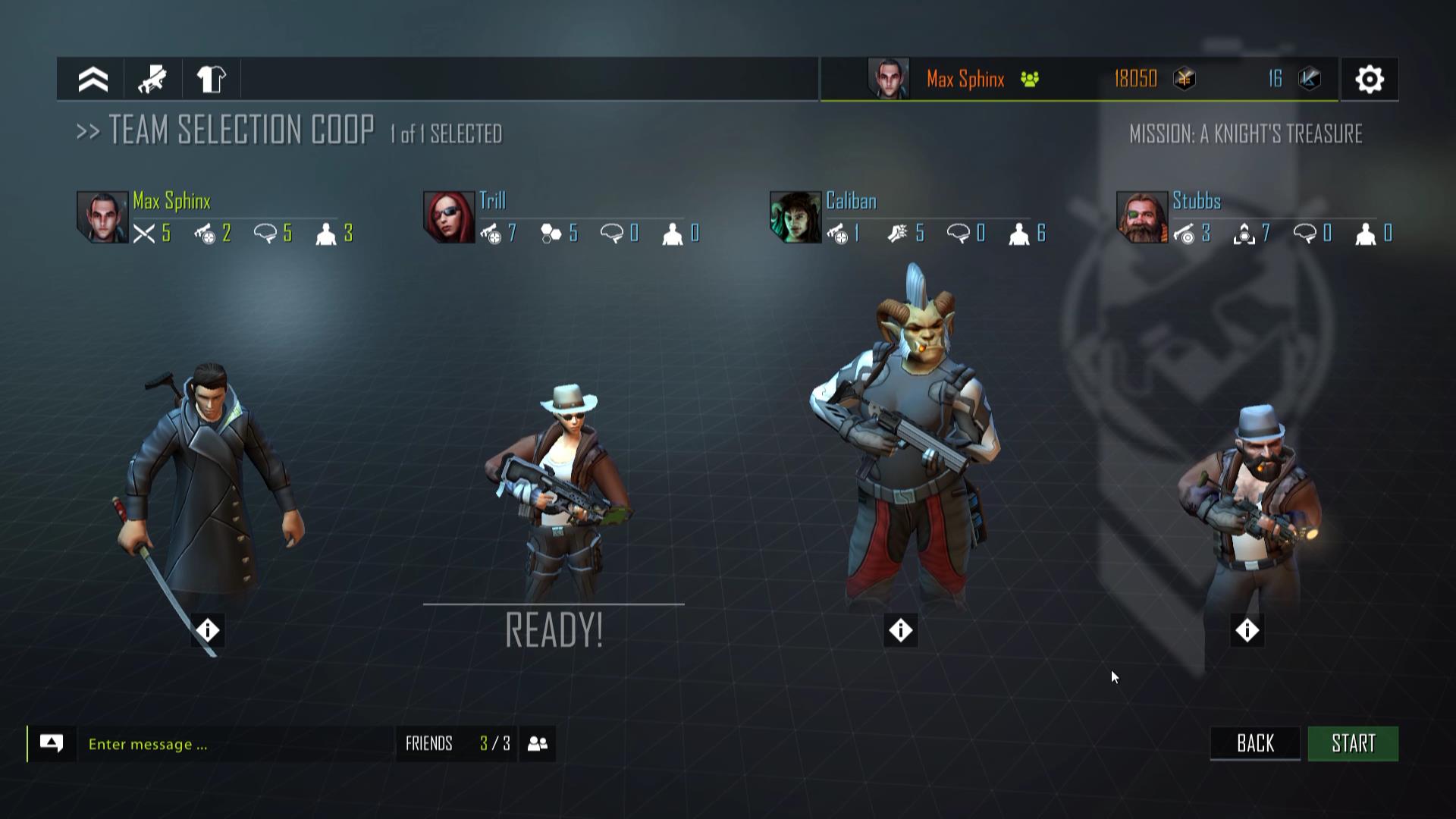
Task: Click the gold currency cube icon
Action: pos(1185,79)
